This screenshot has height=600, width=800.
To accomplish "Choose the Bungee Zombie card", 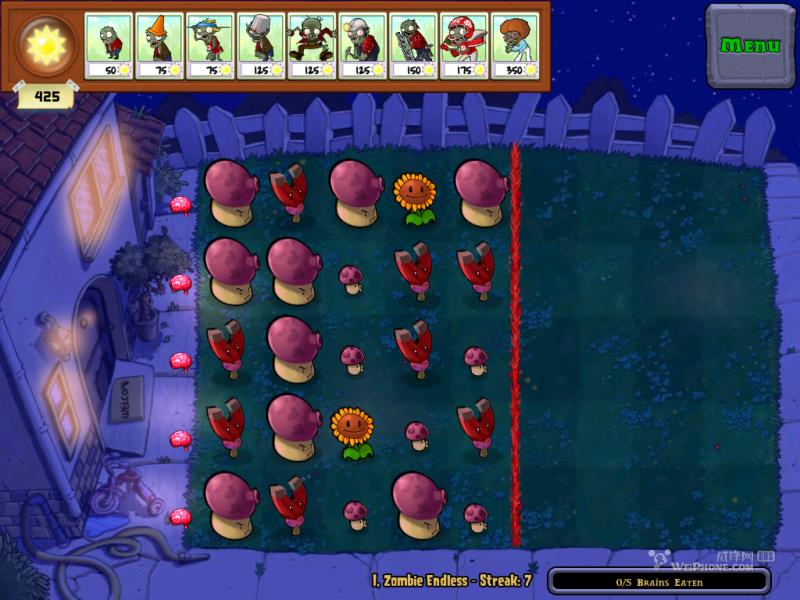I will [x=312, y=45].
